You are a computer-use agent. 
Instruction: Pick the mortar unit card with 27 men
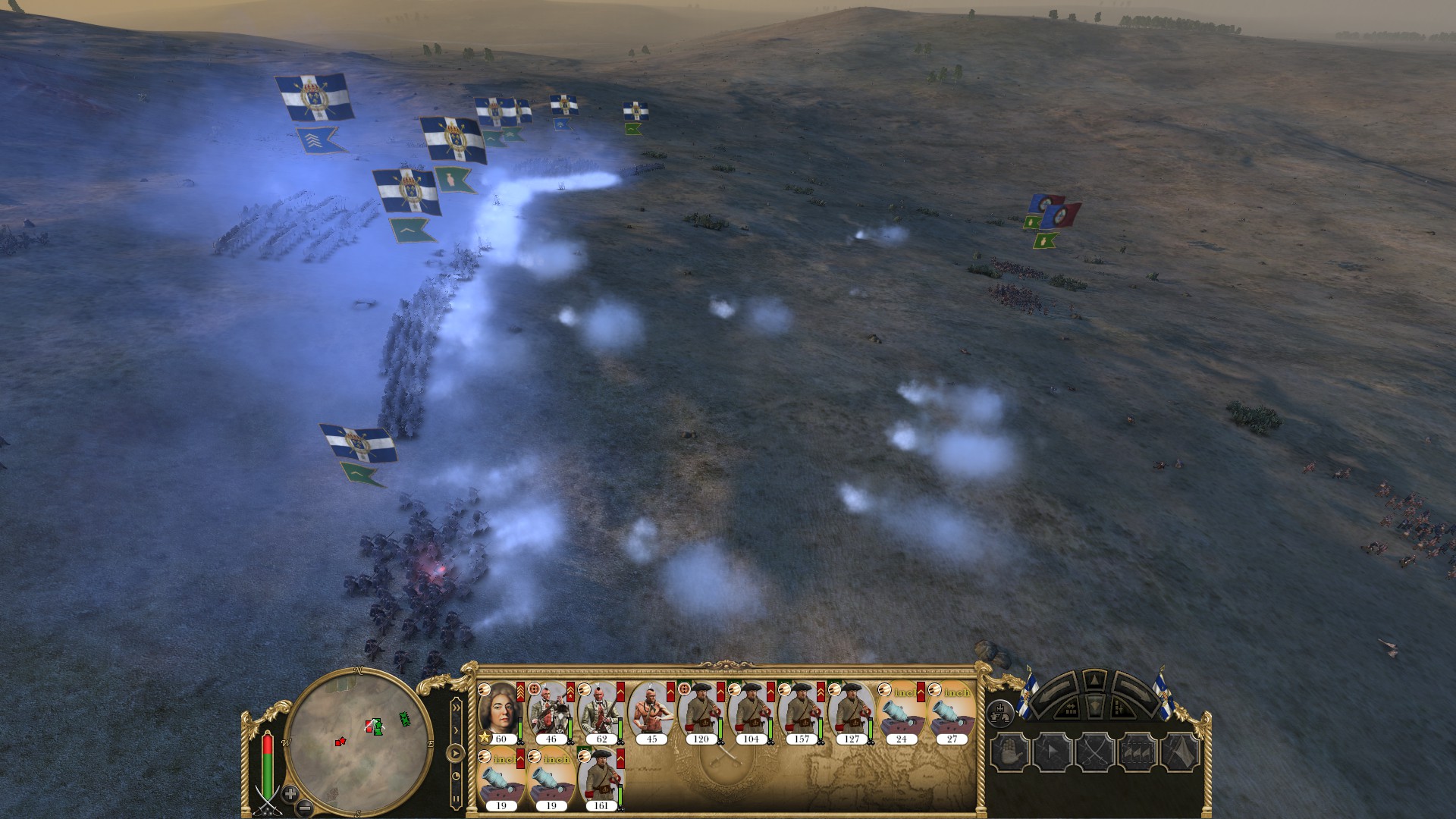click(952, 713)
